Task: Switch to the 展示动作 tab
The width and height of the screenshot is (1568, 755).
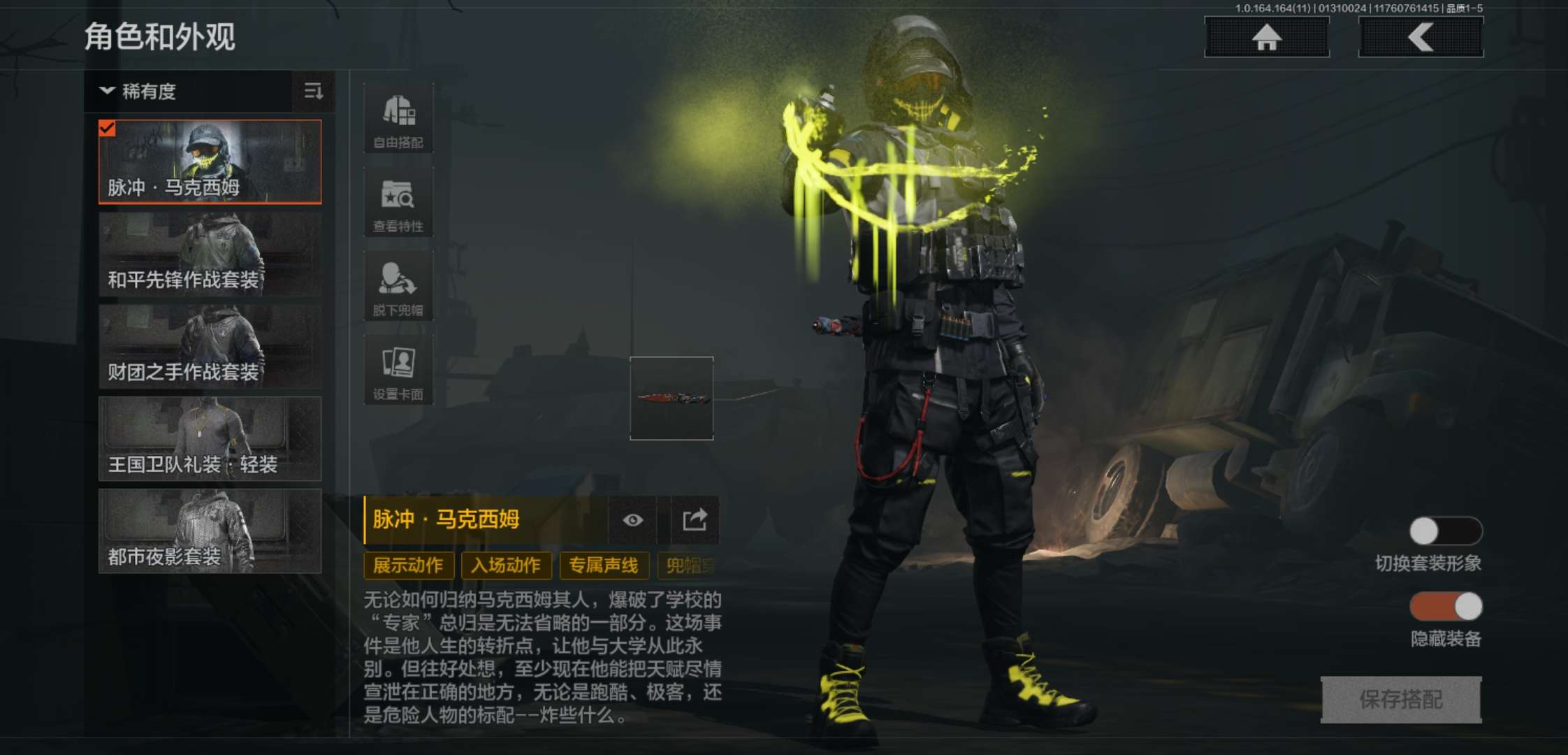Action: click(x=408, y=566)
